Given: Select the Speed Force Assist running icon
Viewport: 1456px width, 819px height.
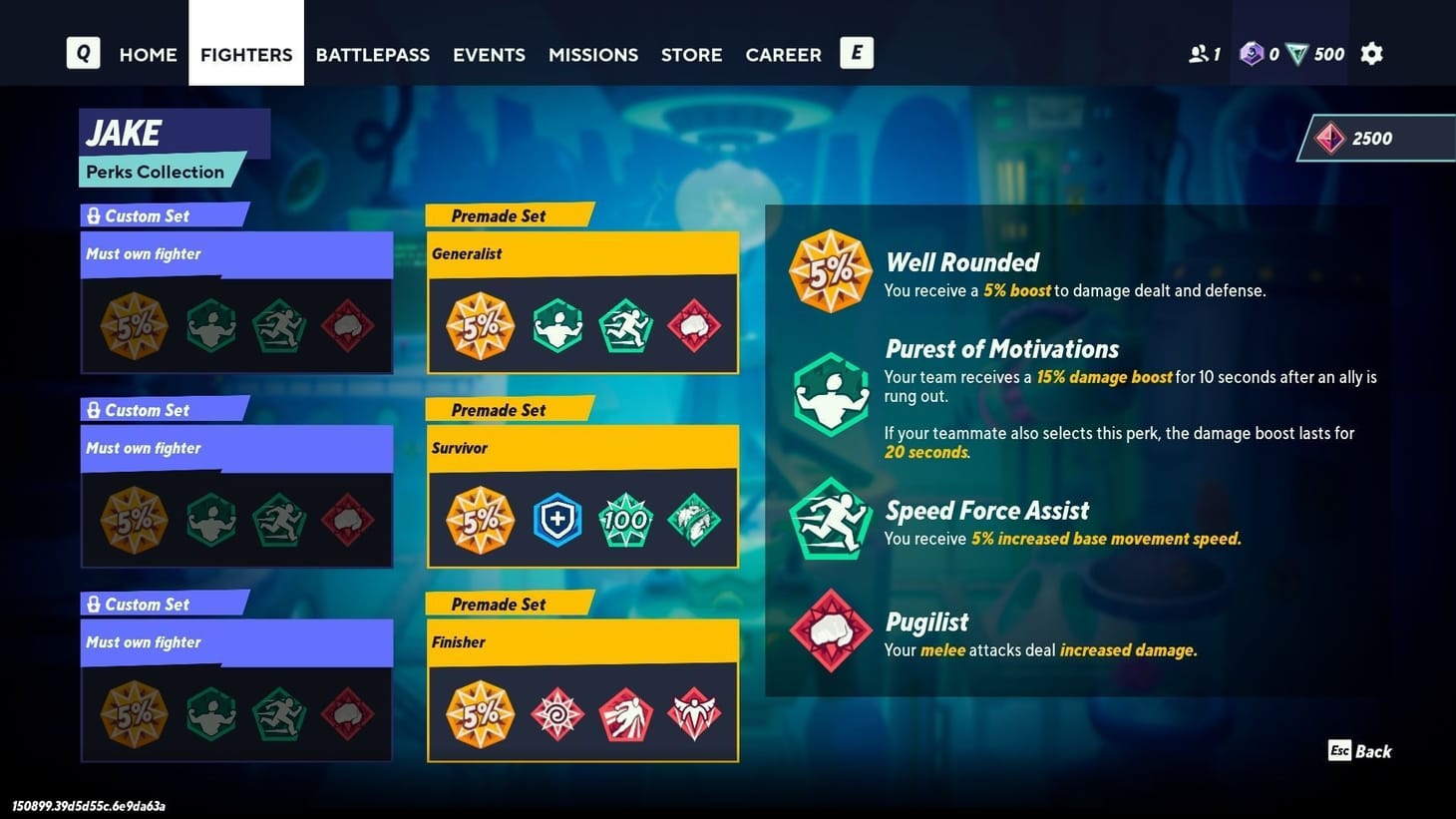Looking at the screenshot, I should tap(830, 518).
